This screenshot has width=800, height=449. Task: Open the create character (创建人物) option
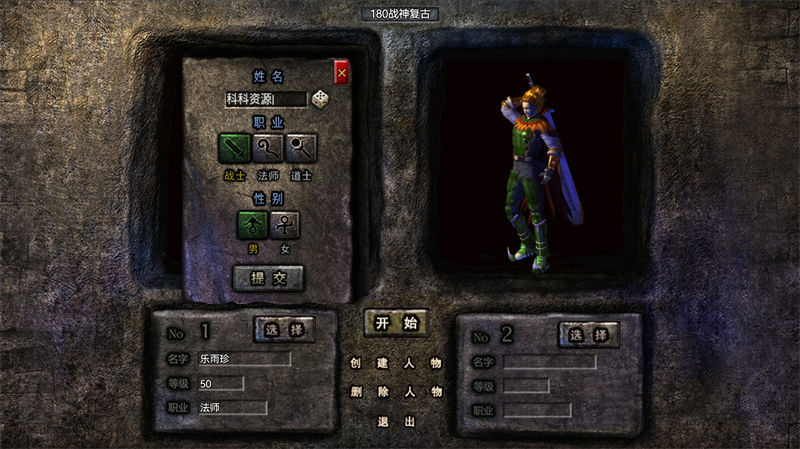tap(395, 363)
